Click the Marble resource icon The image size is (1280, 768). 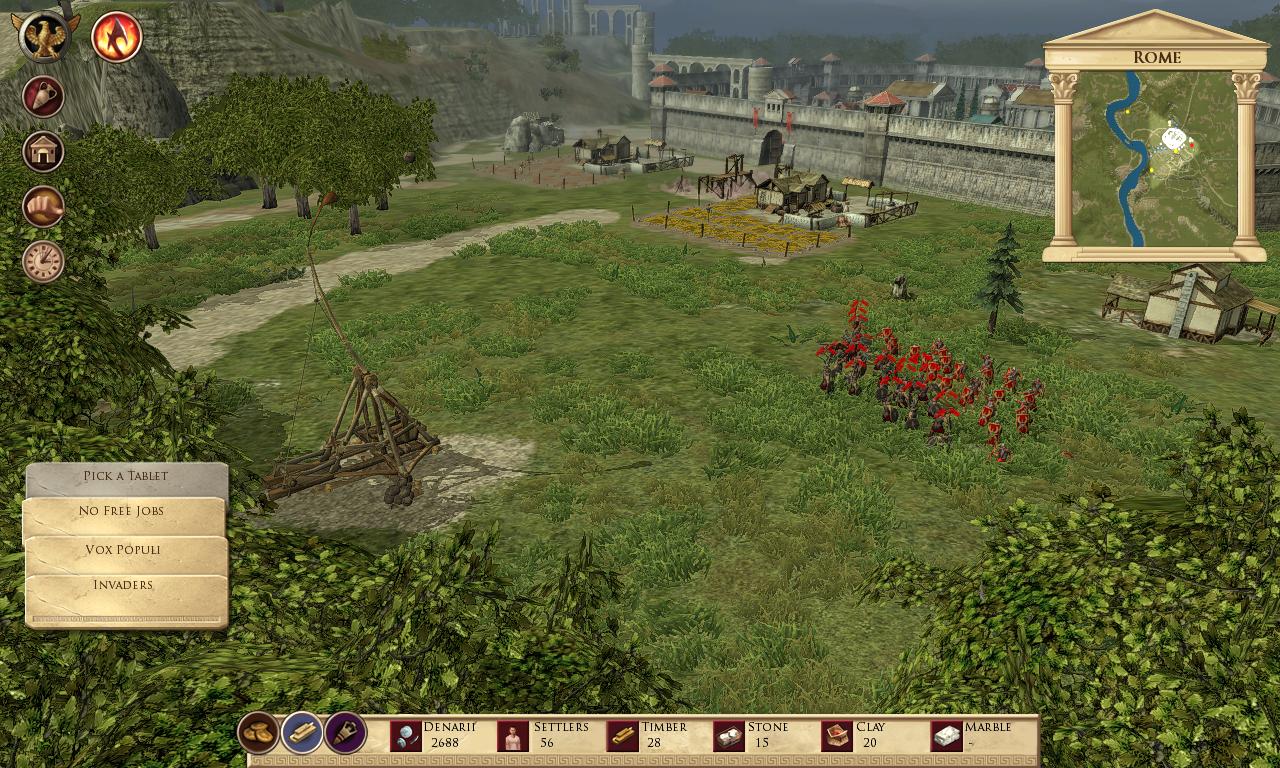tap(946, 737)
